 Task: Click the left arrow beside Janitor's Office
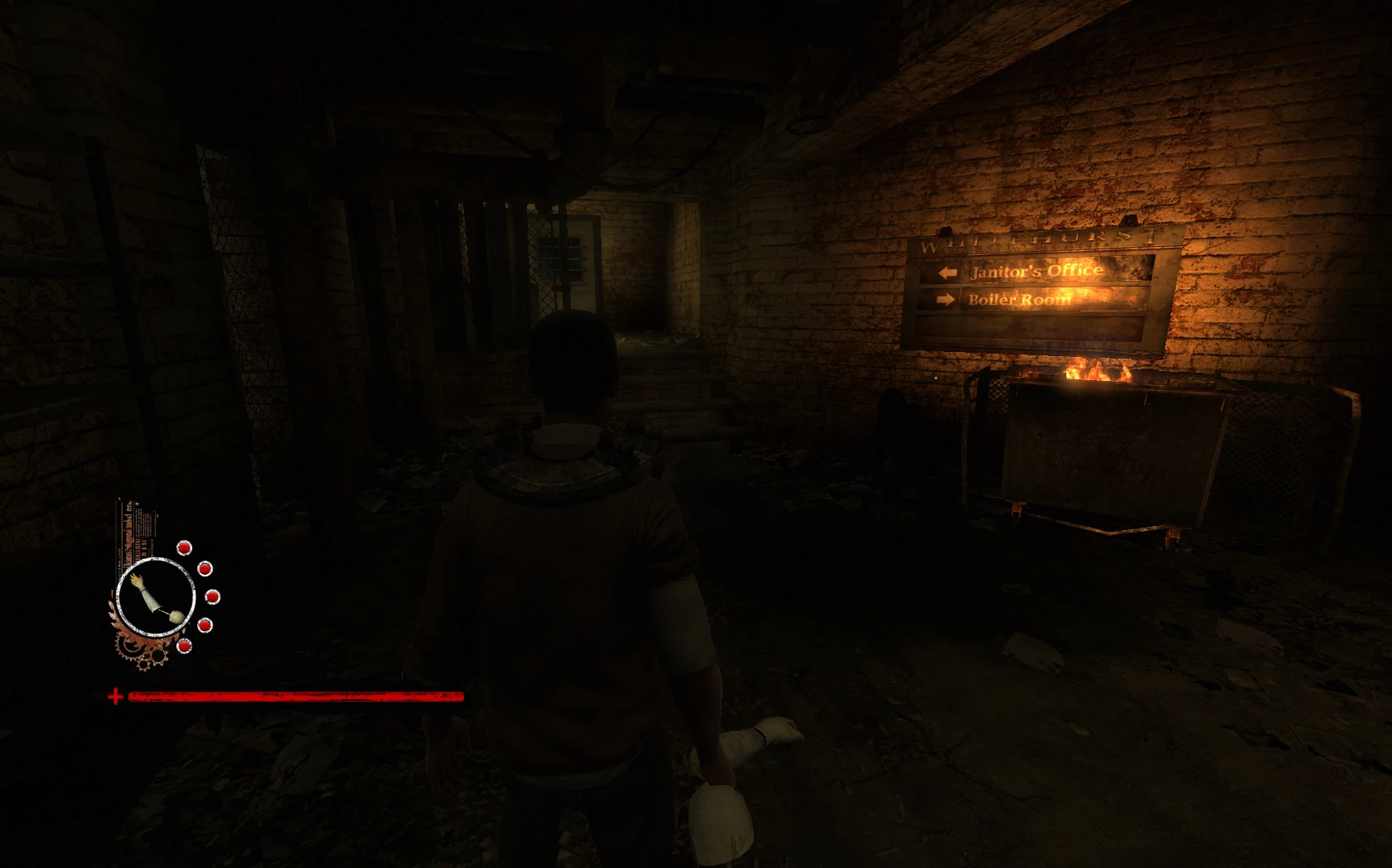(946, 271)
